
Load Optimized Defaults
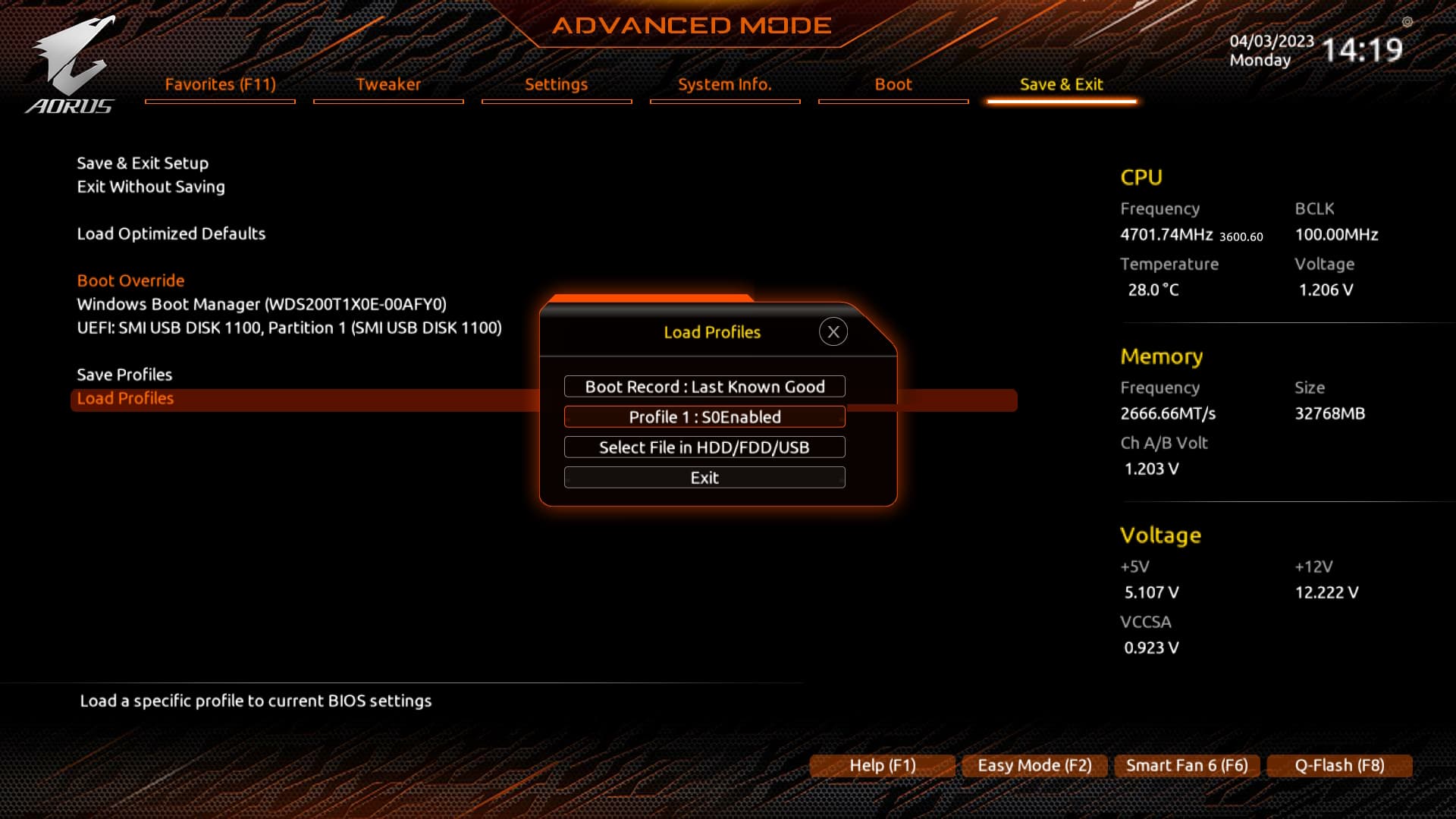[171, 234]
